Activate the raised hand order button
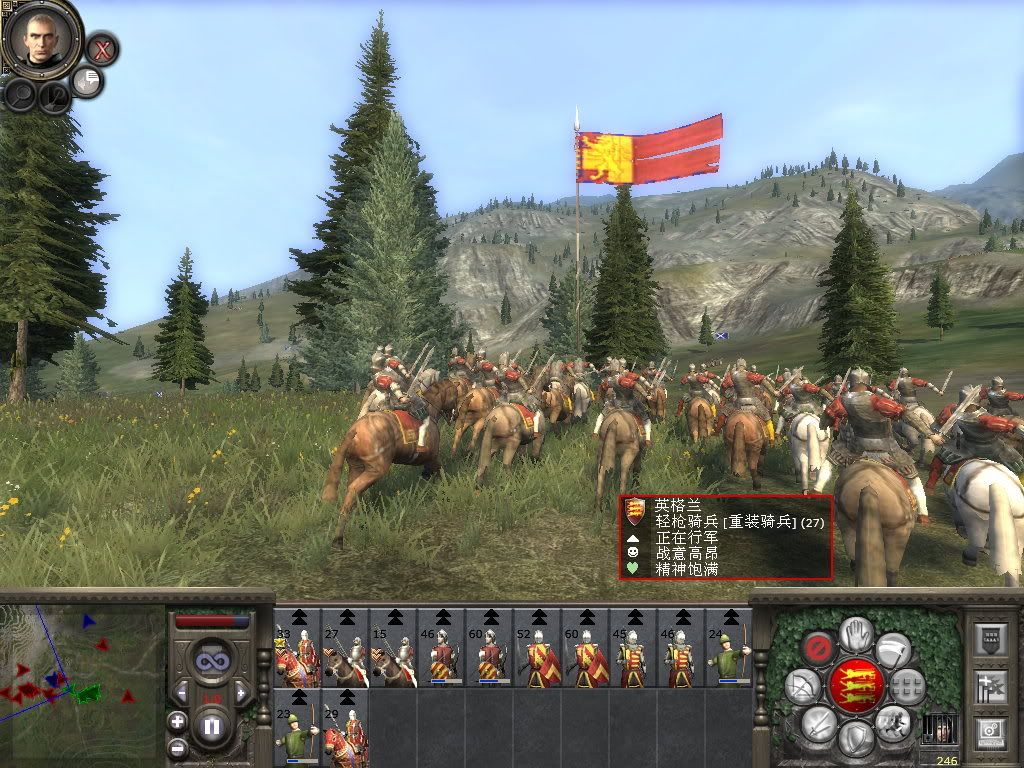This screenshot has width=1024, height=768. pyautogui.click(x=856, y=632)
